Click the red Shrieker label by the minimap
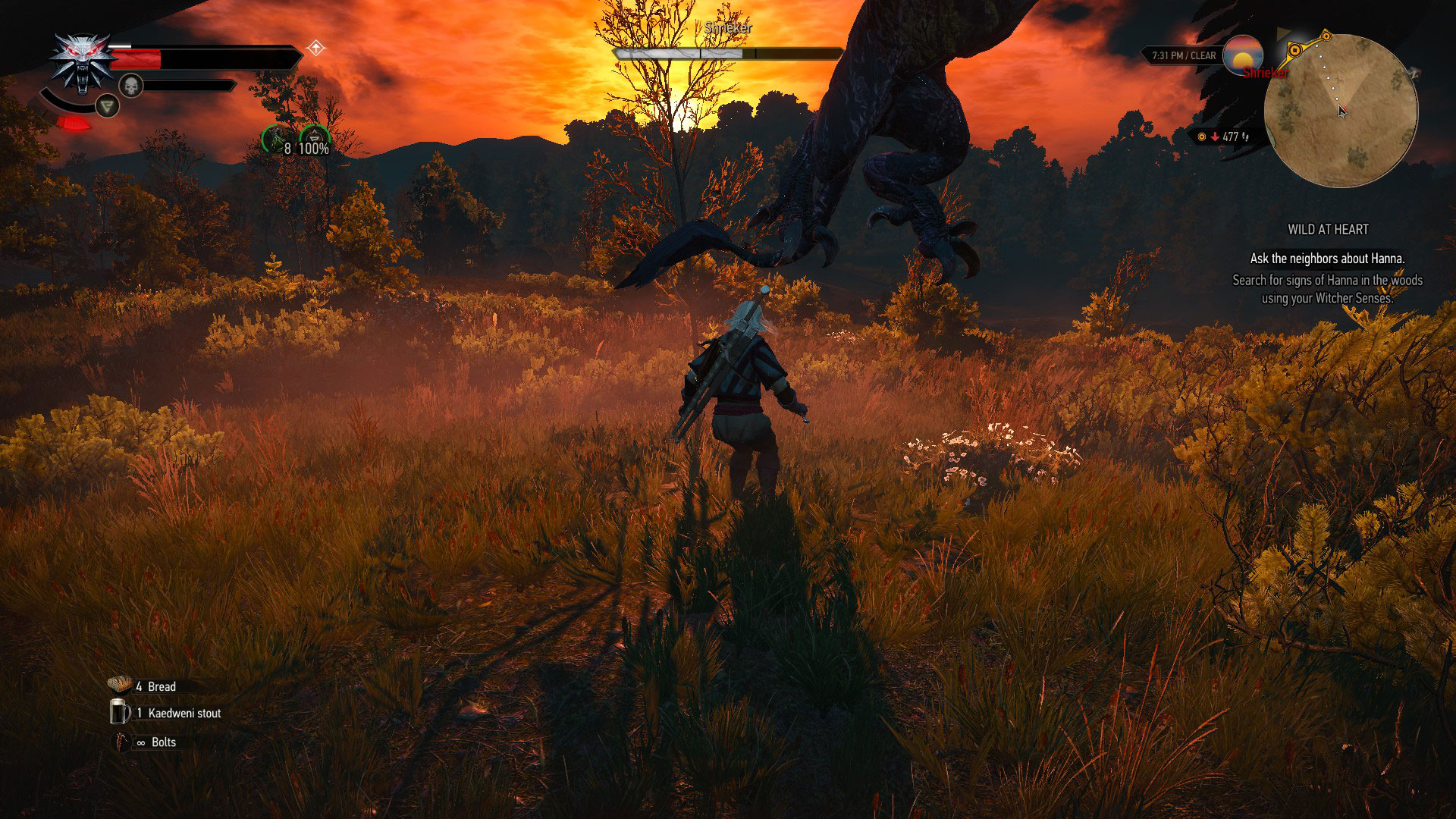Viewport: 1456px width, 819px height. click(x=1265, y=74)
